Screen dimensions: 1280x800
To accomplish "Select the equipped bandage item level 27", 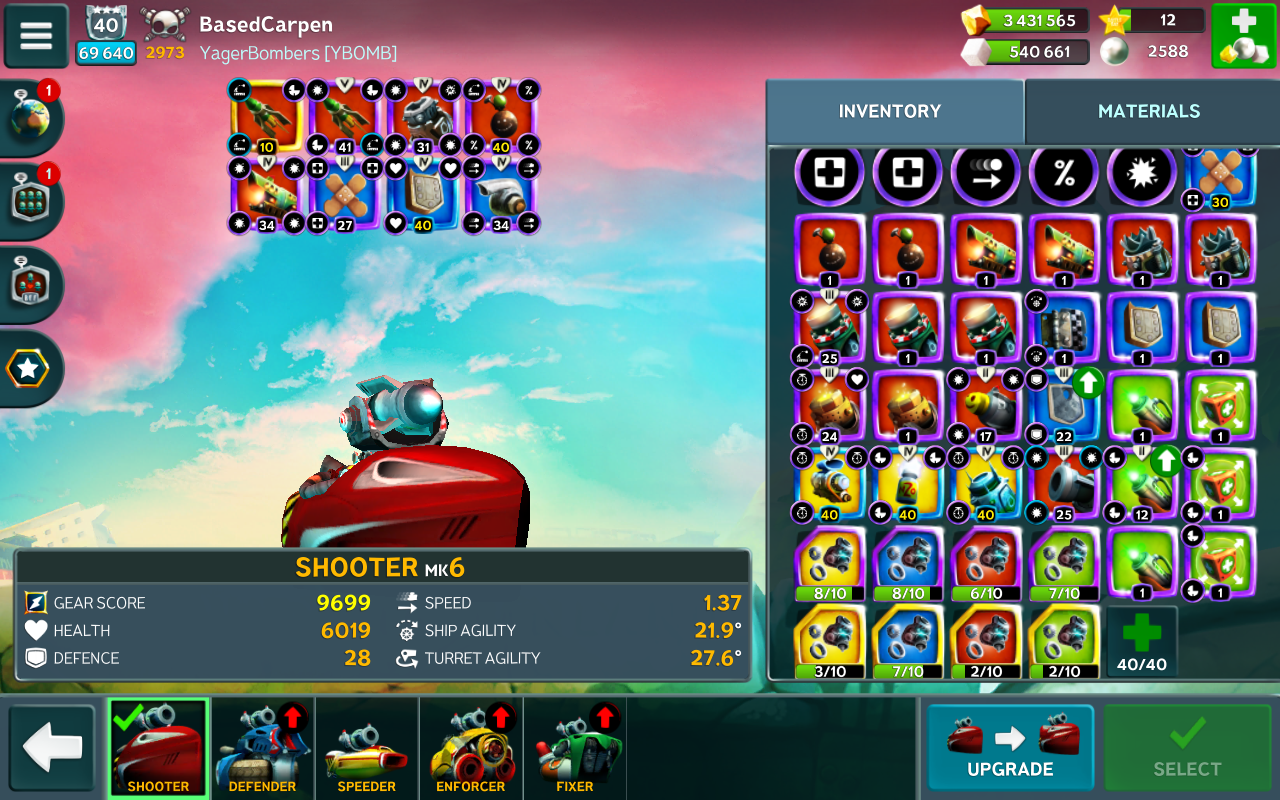I will 344,195.
